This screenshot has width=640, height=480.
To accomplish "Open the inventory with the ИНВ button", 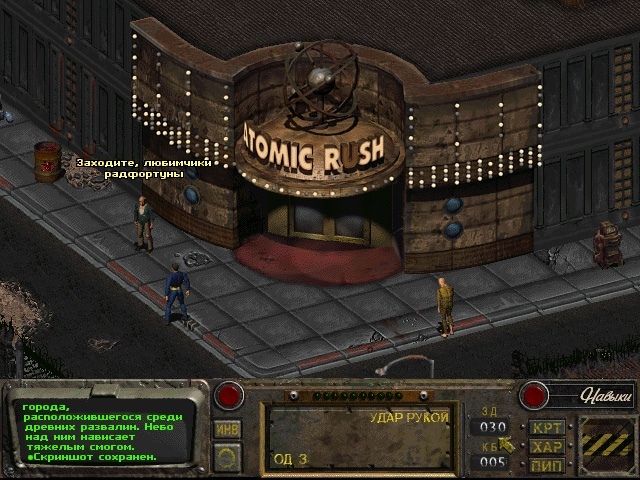I will click(x=228, y=428).
